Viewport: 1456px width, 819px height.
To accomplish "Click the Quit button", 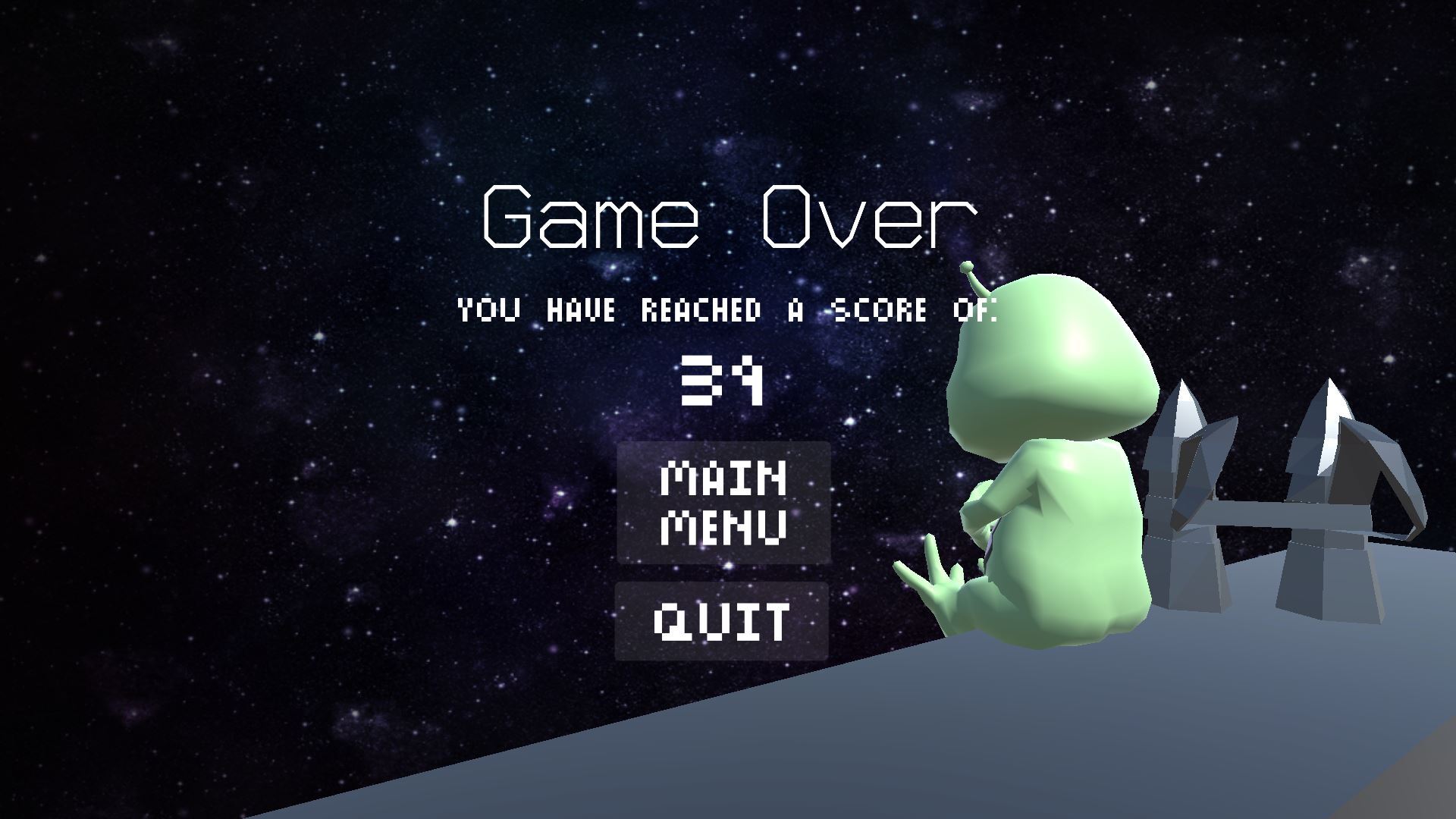I will pyautogui.click(x=721, y=621).
